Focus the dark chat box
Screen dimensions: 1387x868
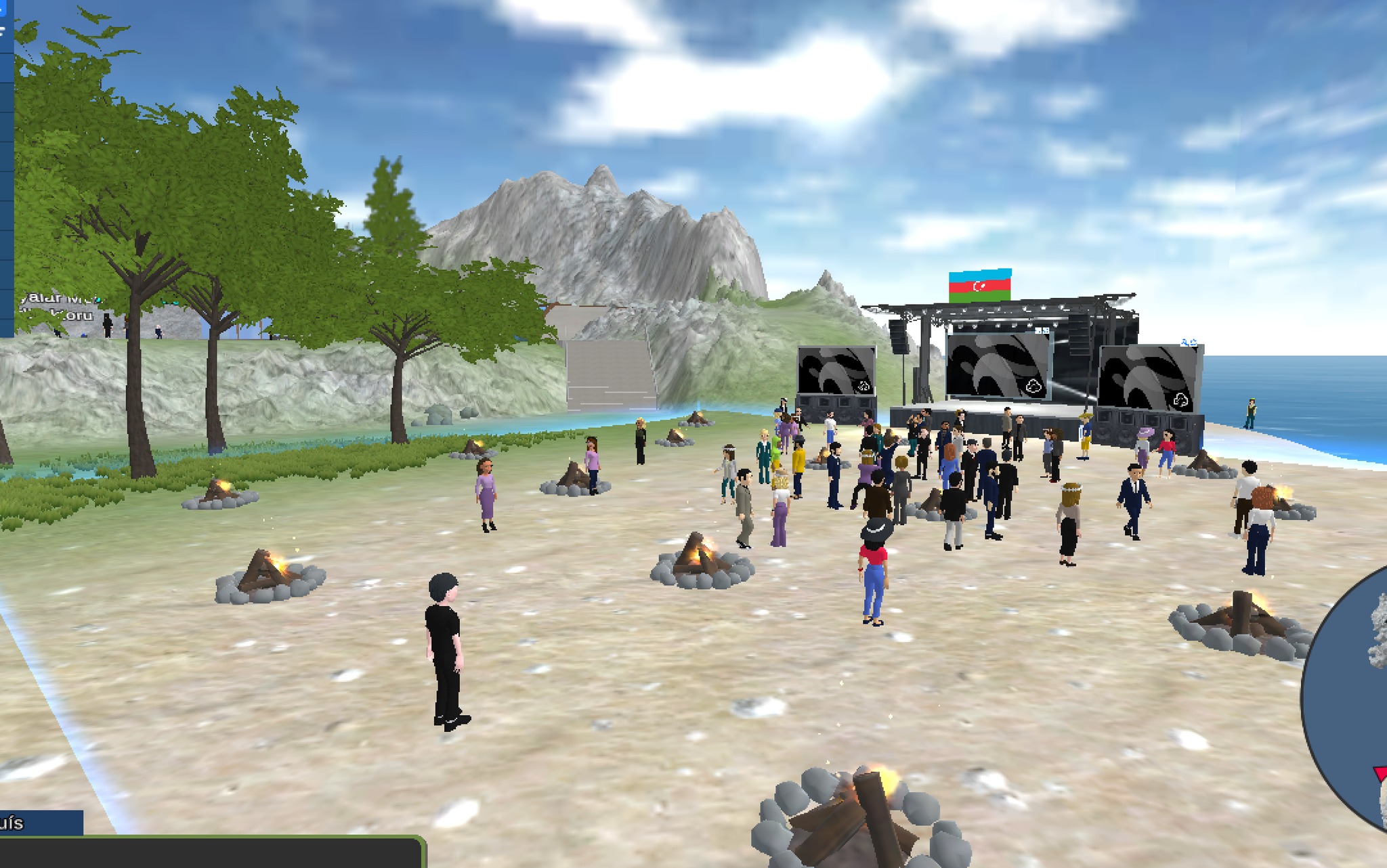[x=210, y=853]
